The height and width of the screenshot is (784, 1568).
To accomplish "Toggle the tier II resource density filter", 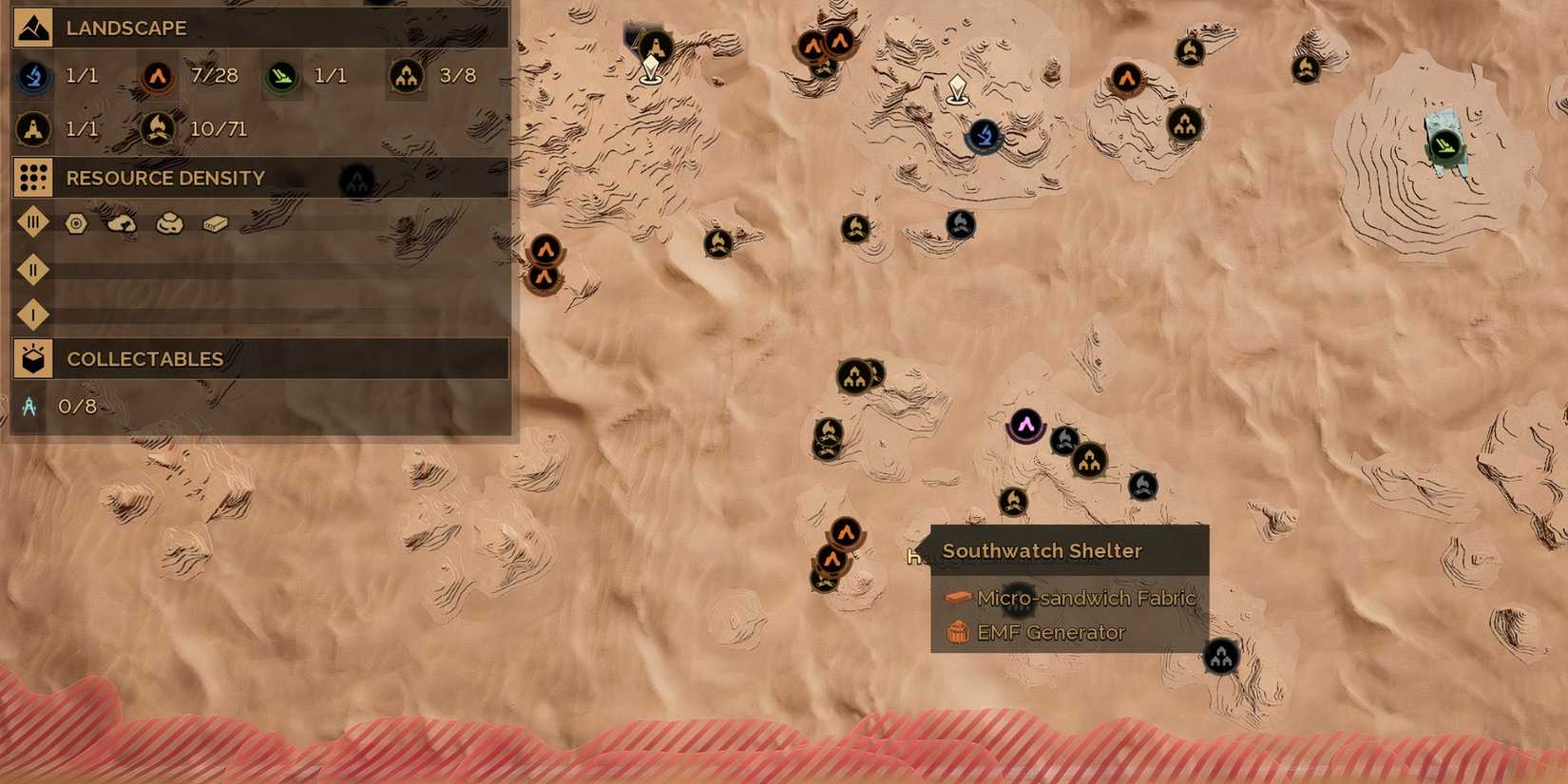I will click(34, 270).
